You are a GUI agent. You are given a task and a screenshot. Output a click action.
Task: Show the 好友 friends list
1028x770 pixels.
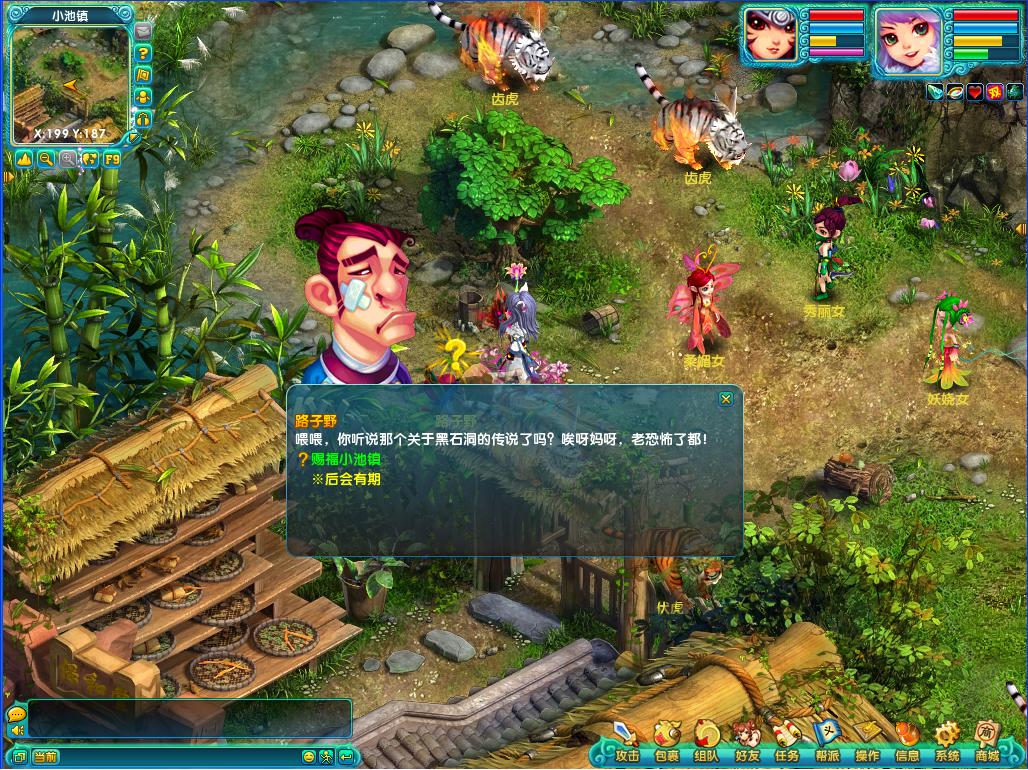pos(746,742)
